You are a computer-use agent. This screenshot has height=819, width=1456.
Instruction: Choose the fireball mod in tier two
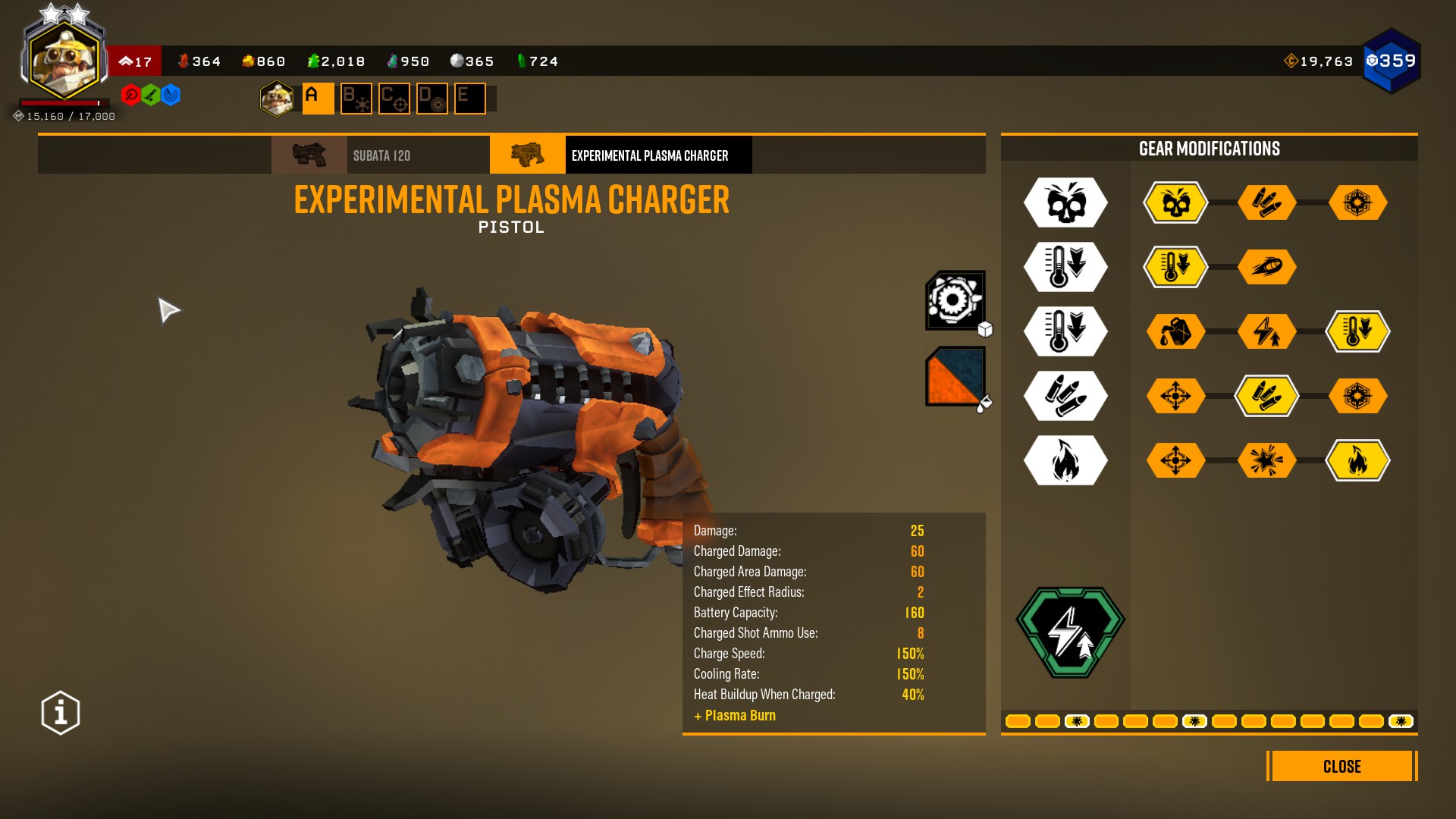click(1266, 267)
